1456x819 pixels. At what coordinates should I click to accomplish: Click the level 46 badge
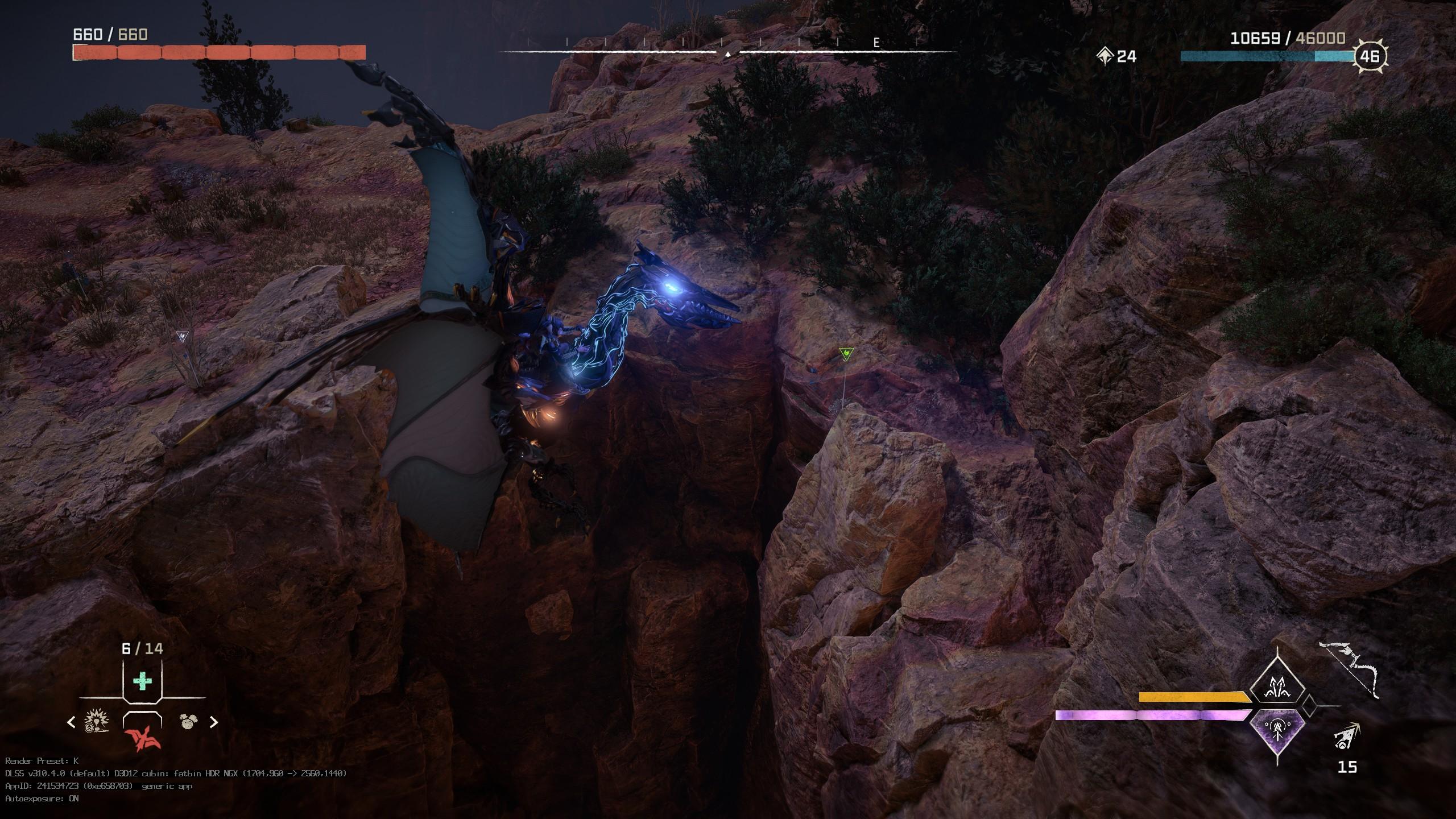pos(1370,56)
